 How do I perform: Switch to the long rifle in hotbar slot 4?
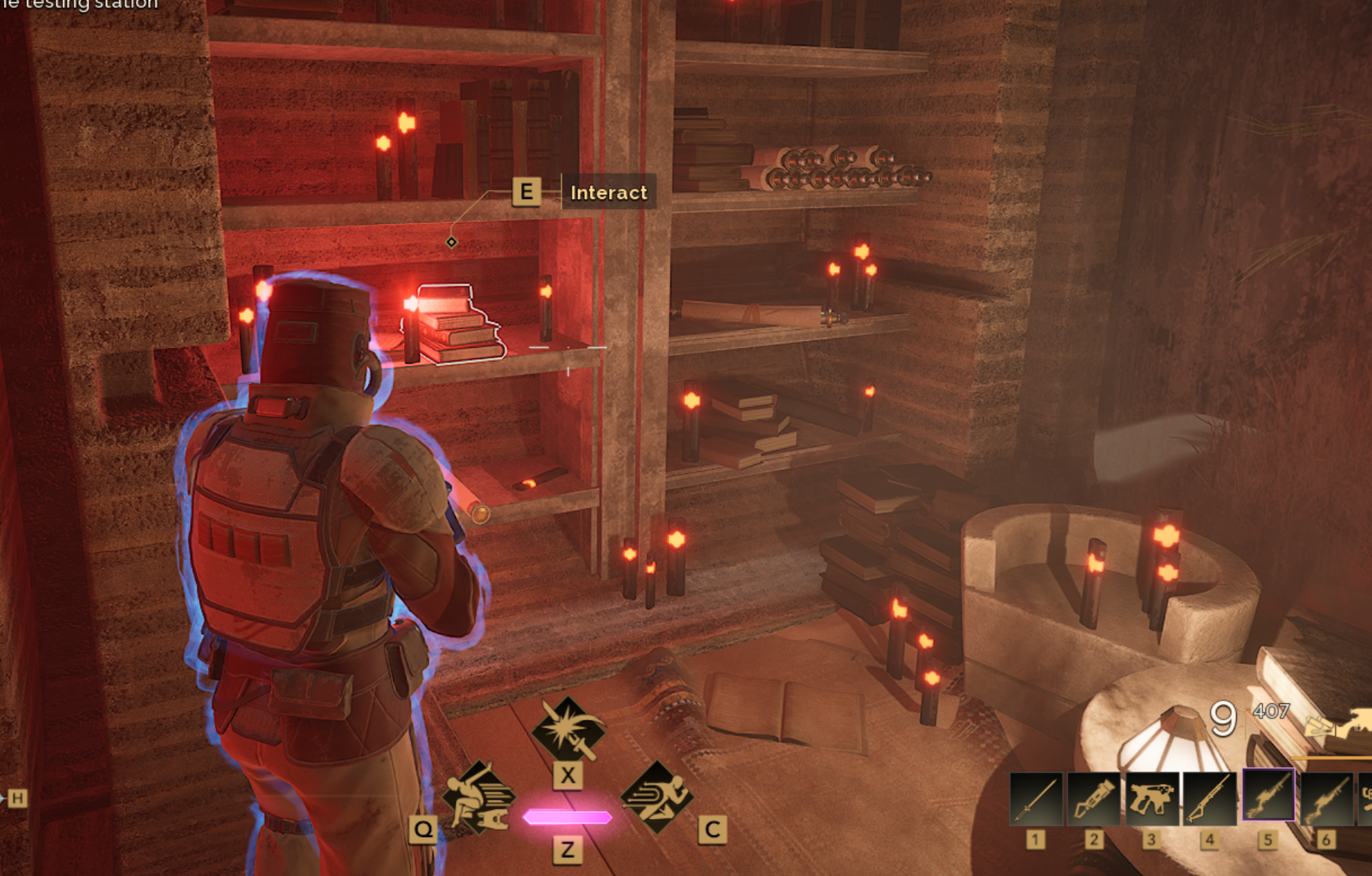click(1210, 799)
